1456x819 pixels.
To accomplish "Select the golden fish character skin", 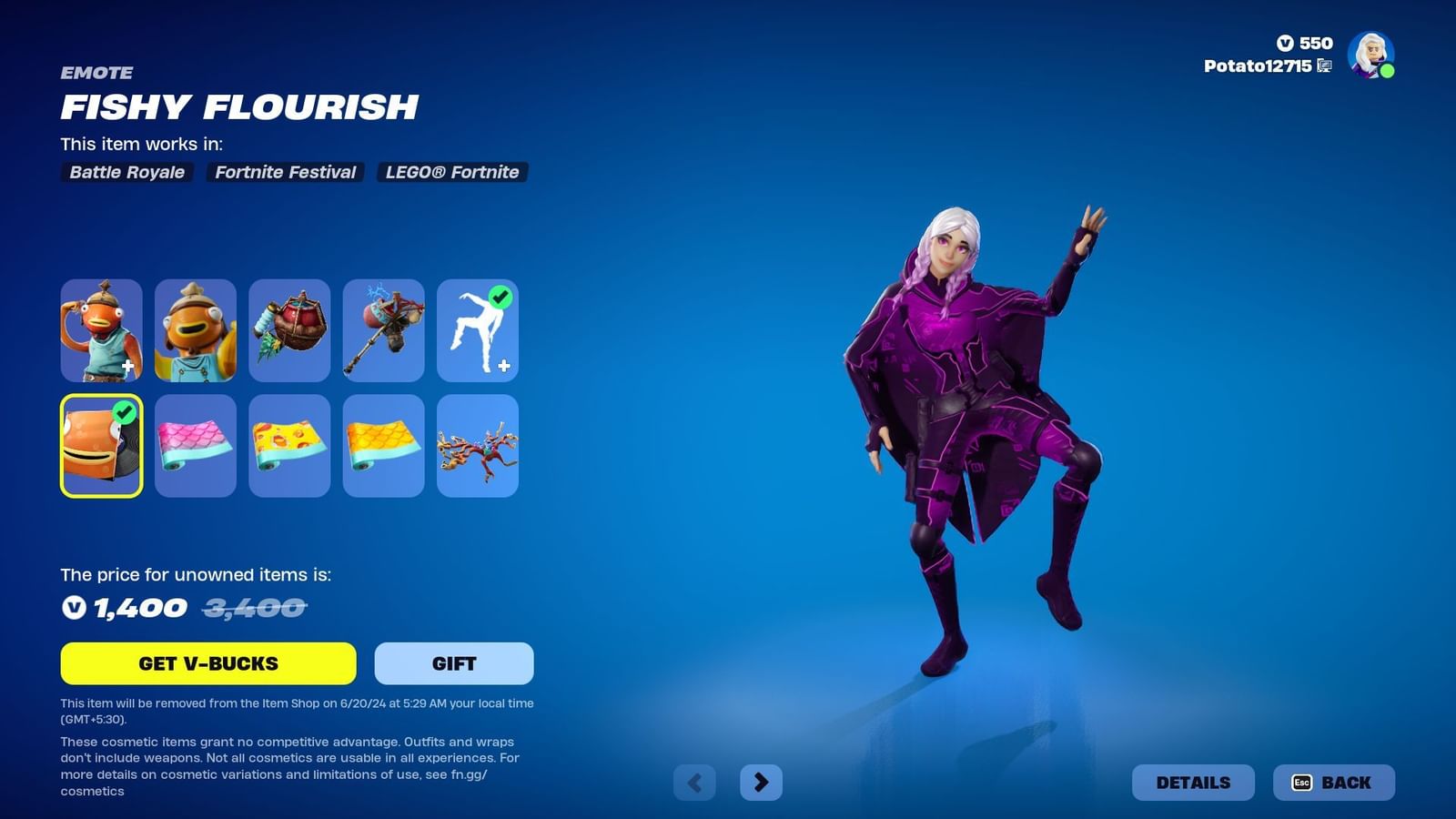I will 196,330.
